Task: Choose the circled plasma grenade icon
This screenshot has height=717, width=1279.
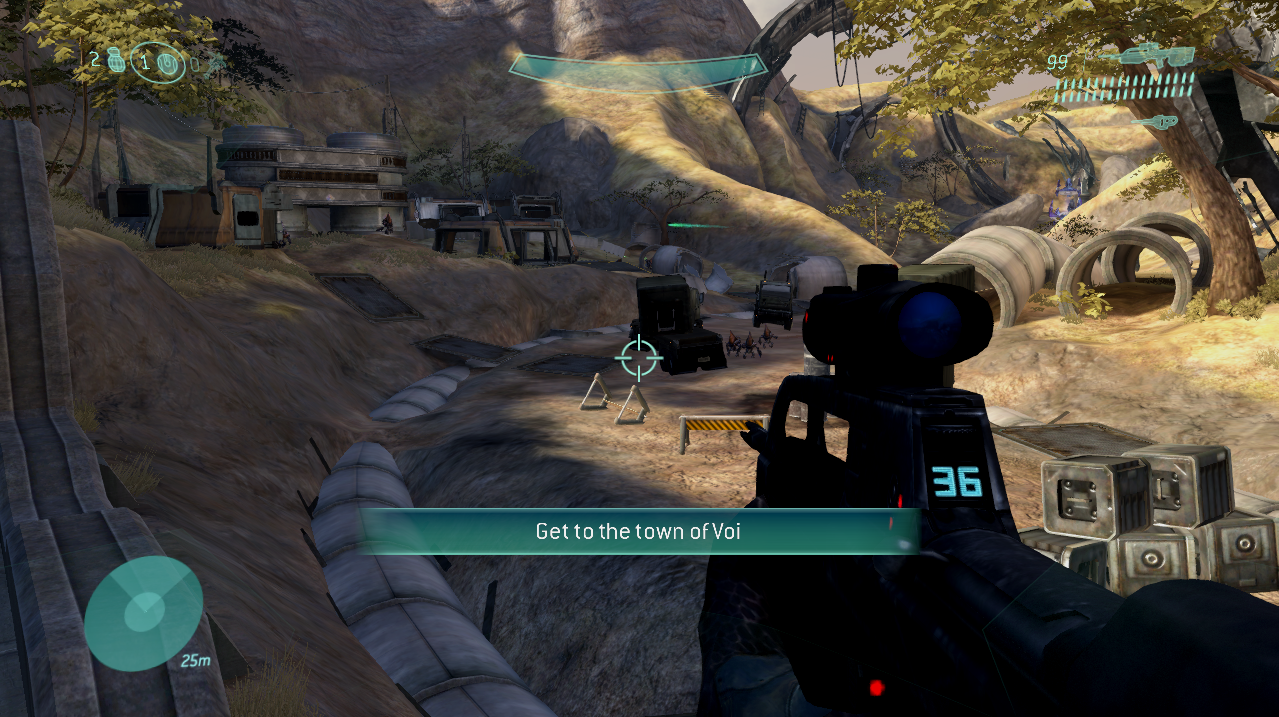Action: (x=167, y=62)
